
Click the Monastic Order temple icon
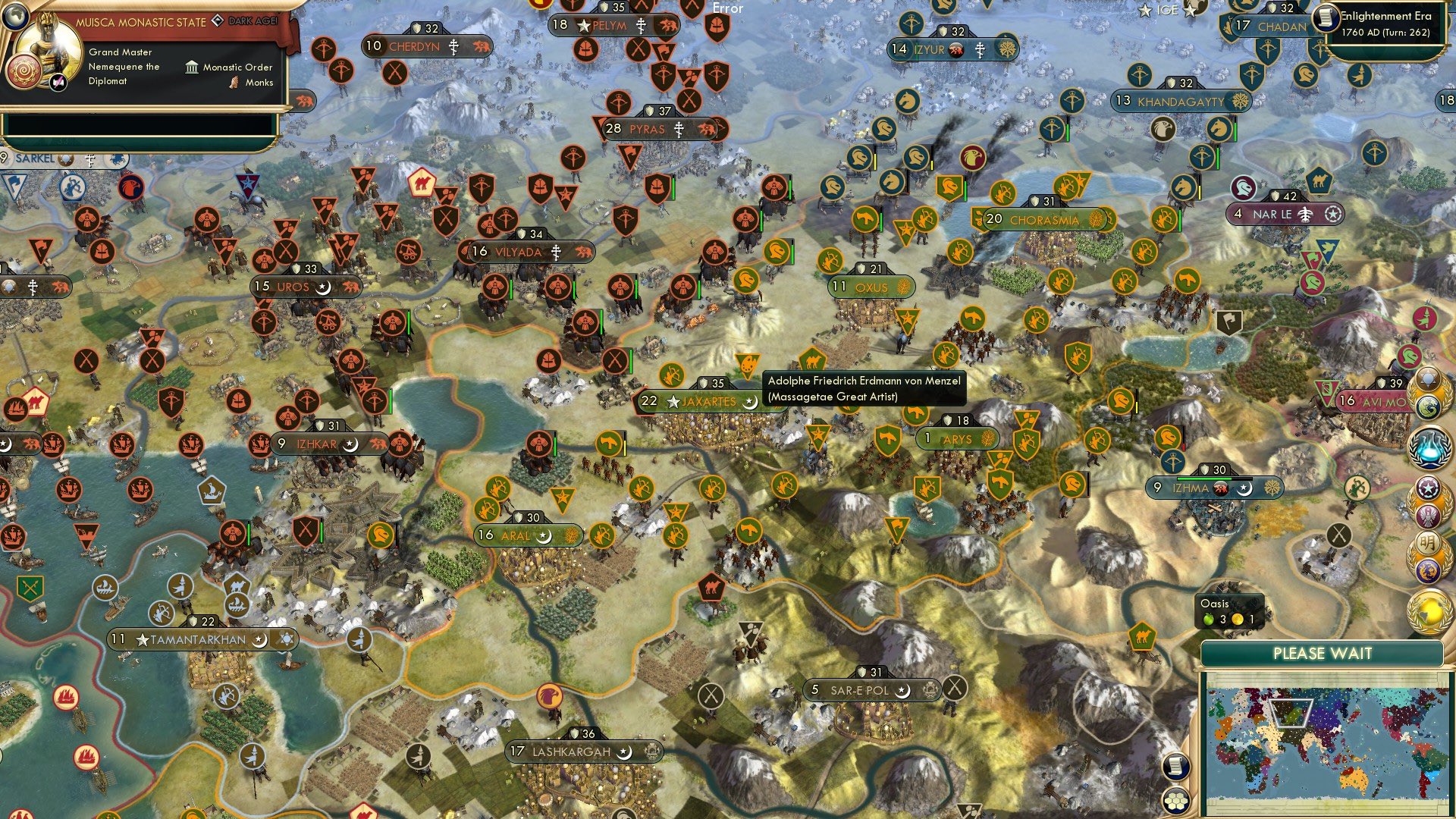tap(190, 67)
